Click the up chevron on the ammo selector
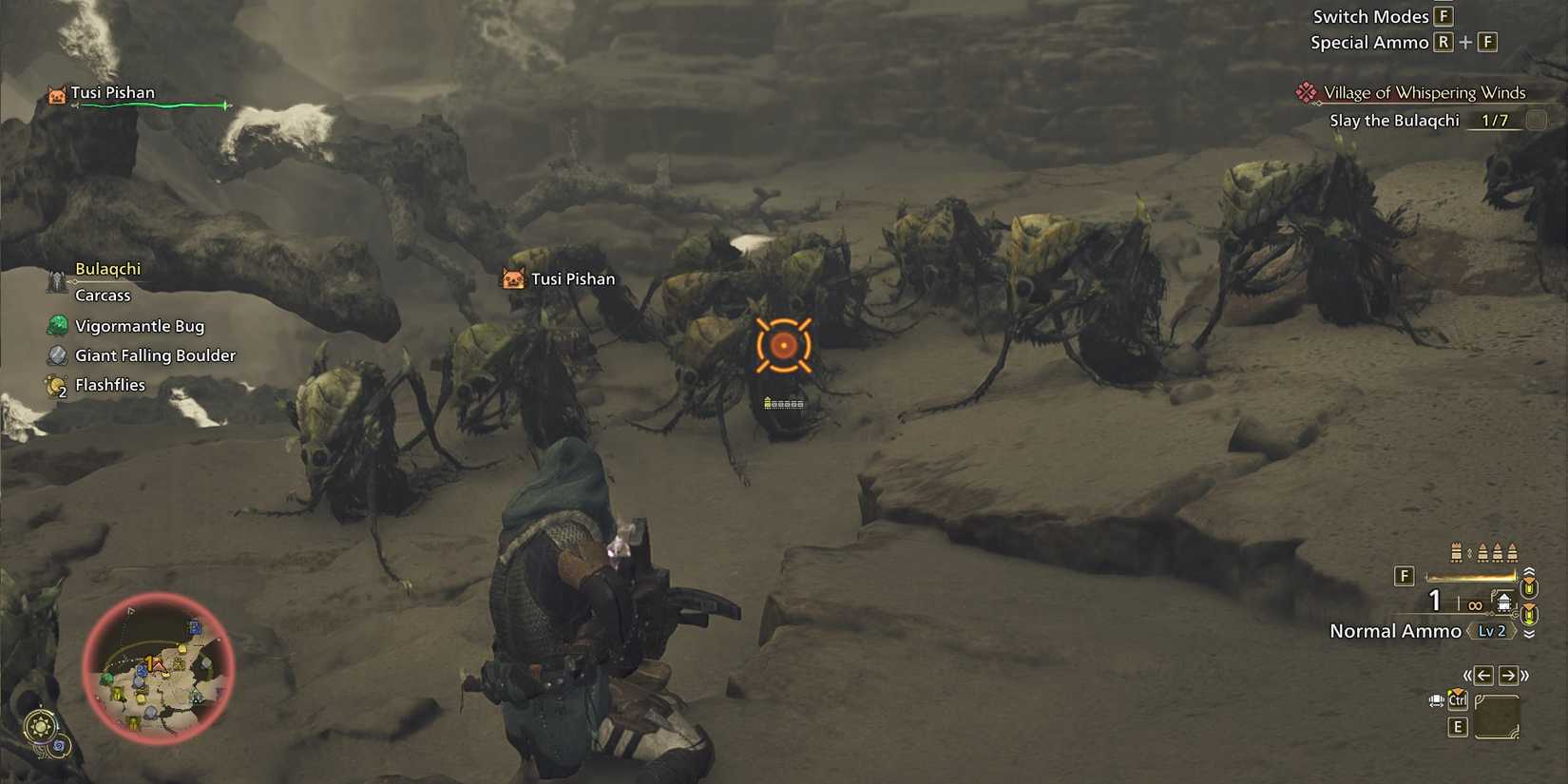This screenshot has height=784, width=1568. [x=1529, y=570]
